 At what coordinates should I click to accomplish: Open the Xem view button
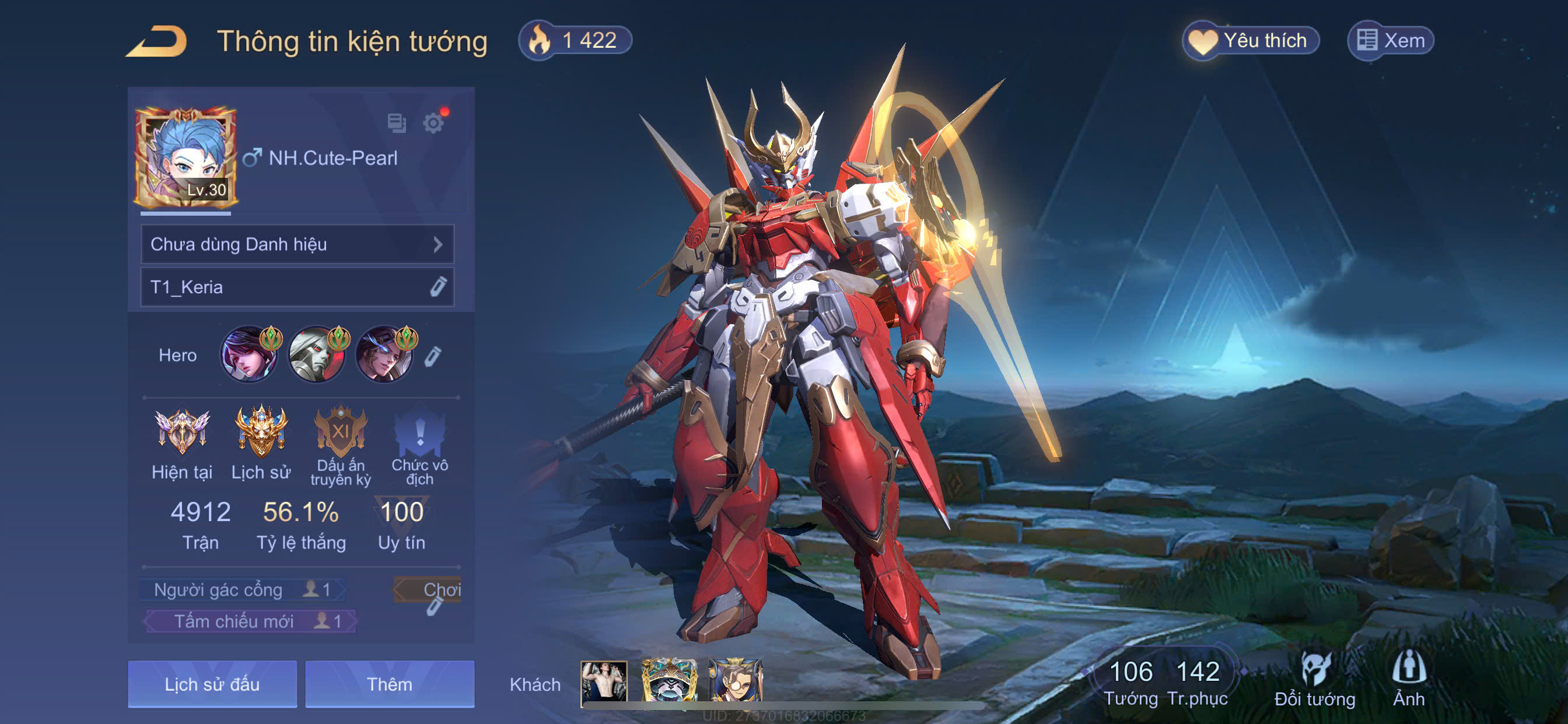1390,41
